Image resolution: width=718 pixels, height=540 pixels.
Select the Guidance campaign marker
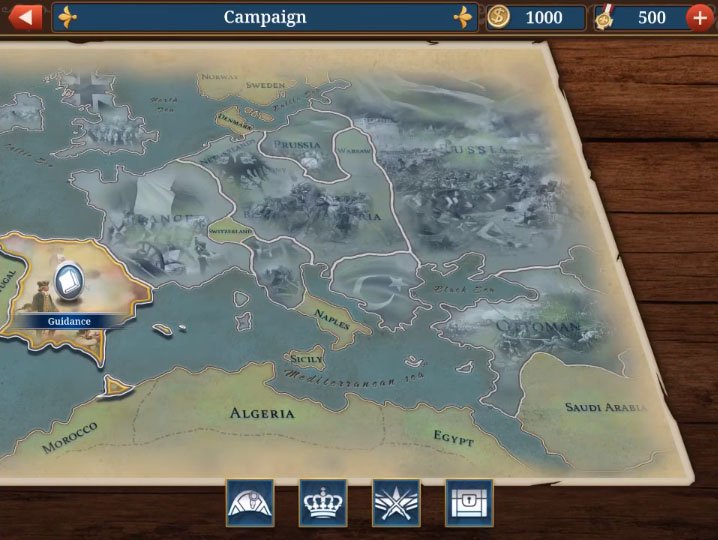pos(68,284)
